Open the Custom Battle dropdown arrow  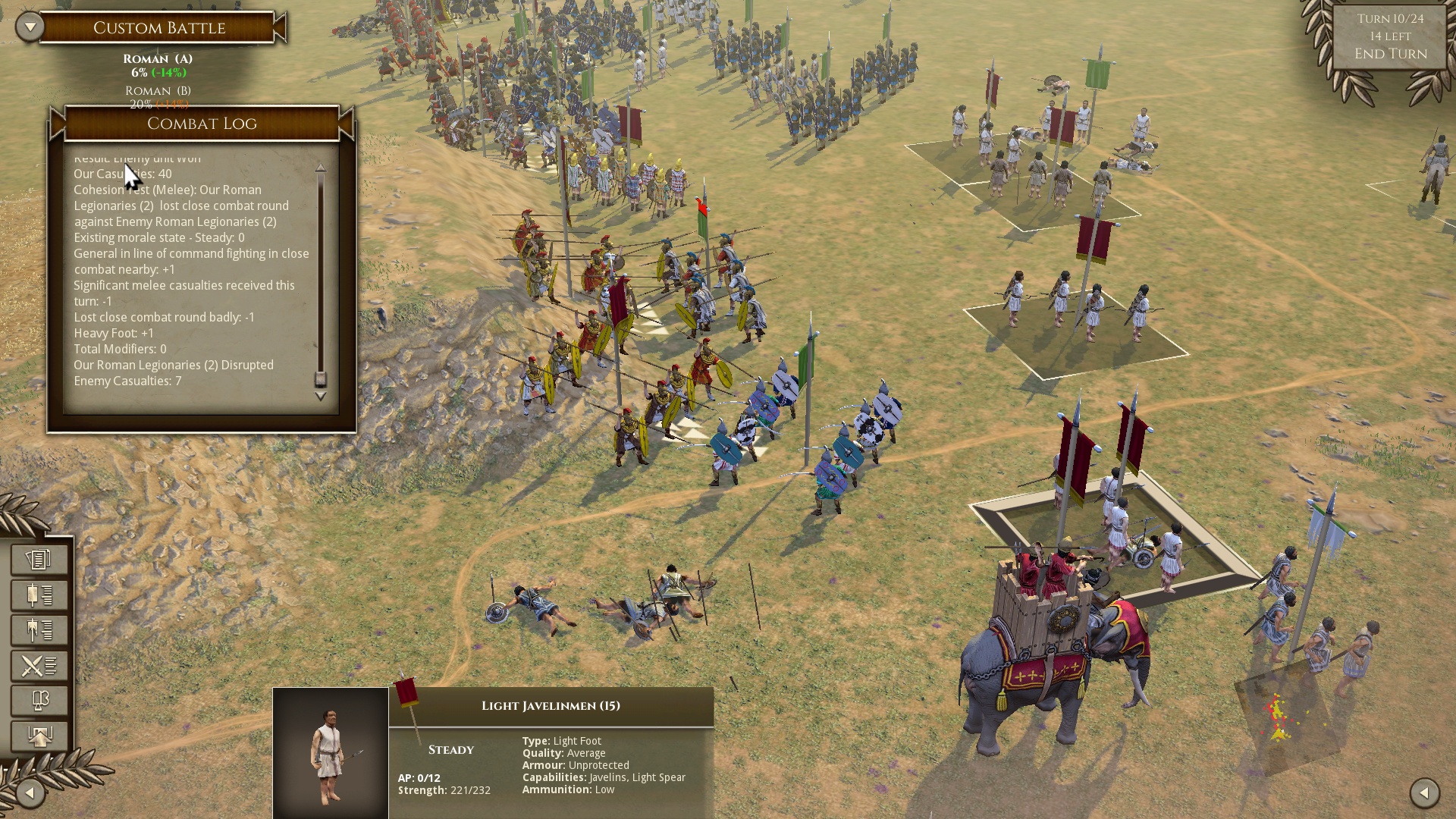pyautogui.click(x=30, y=27)
